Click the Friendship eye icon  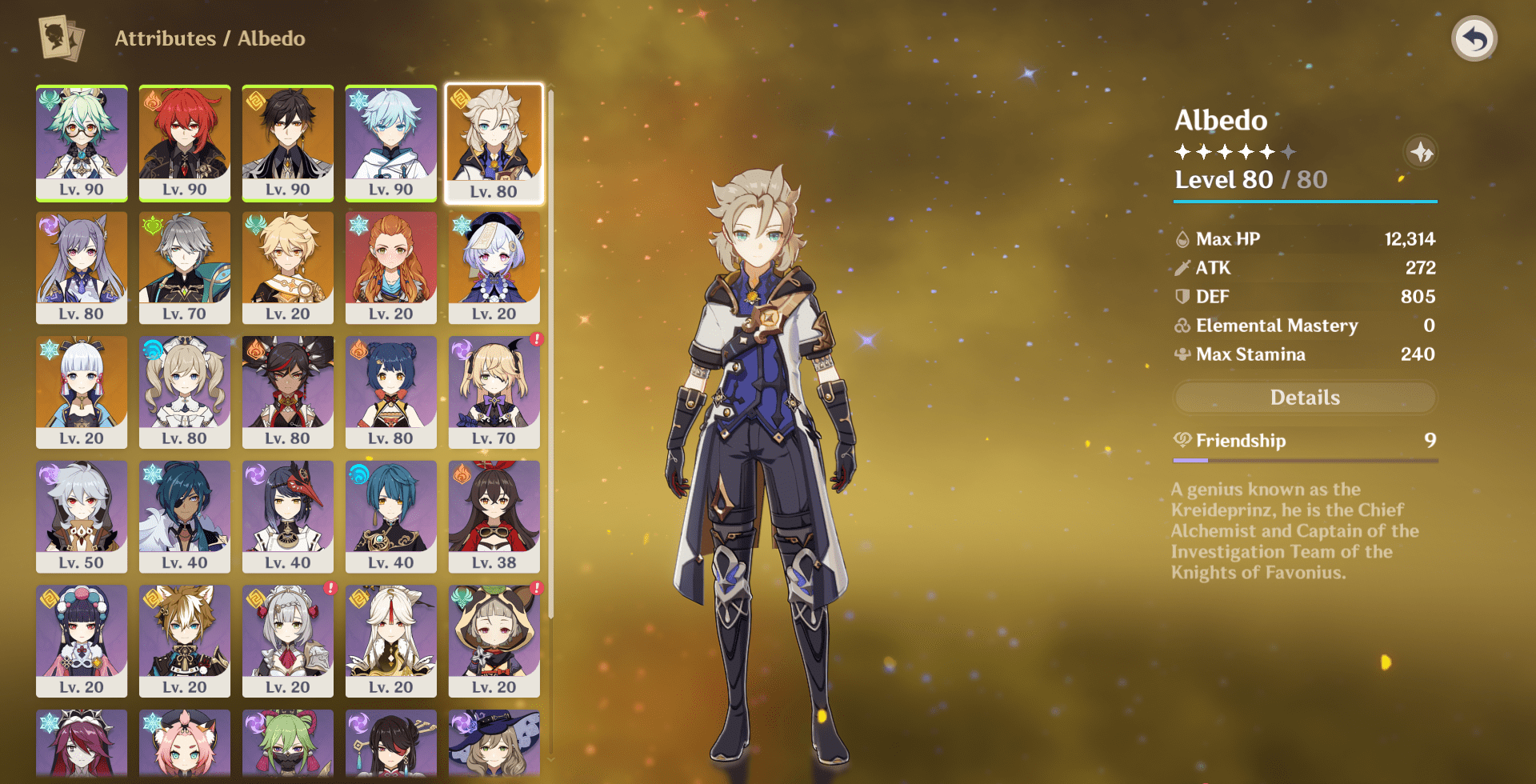tap(1184, 440)
